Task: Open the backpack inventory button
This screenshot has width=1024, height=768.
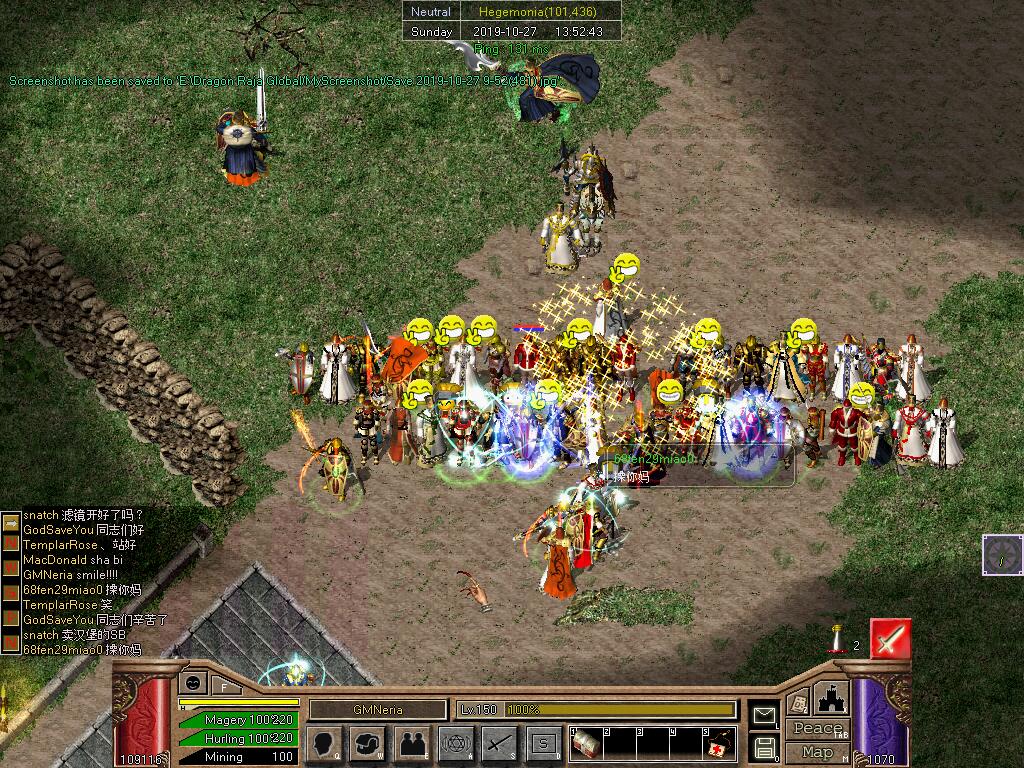Action: coord(368,744)
